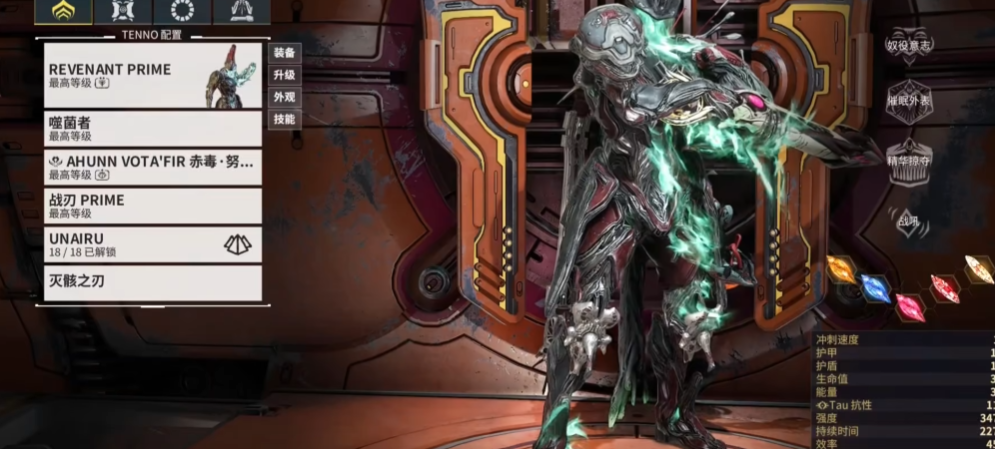Open the 升级 upgrade button

[284, 75]
